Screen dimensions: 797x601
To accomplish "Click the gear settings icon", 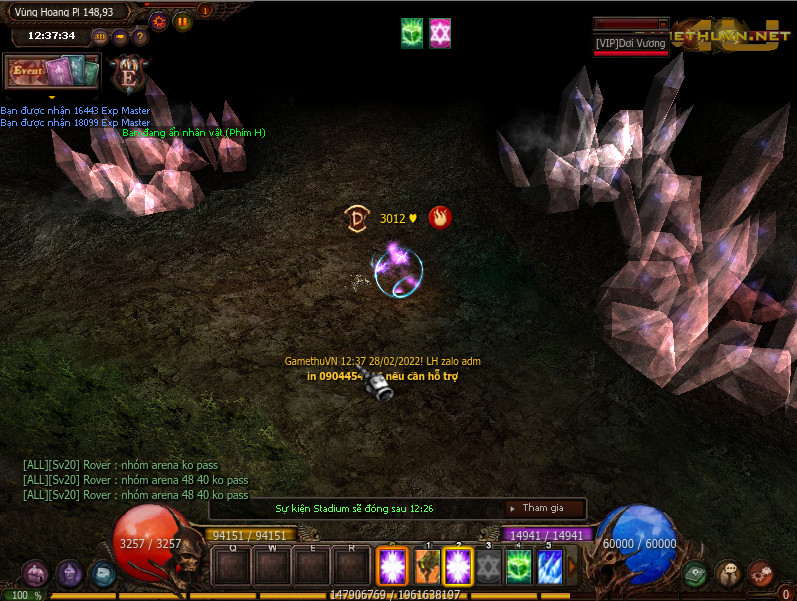I will coord(159,21).
